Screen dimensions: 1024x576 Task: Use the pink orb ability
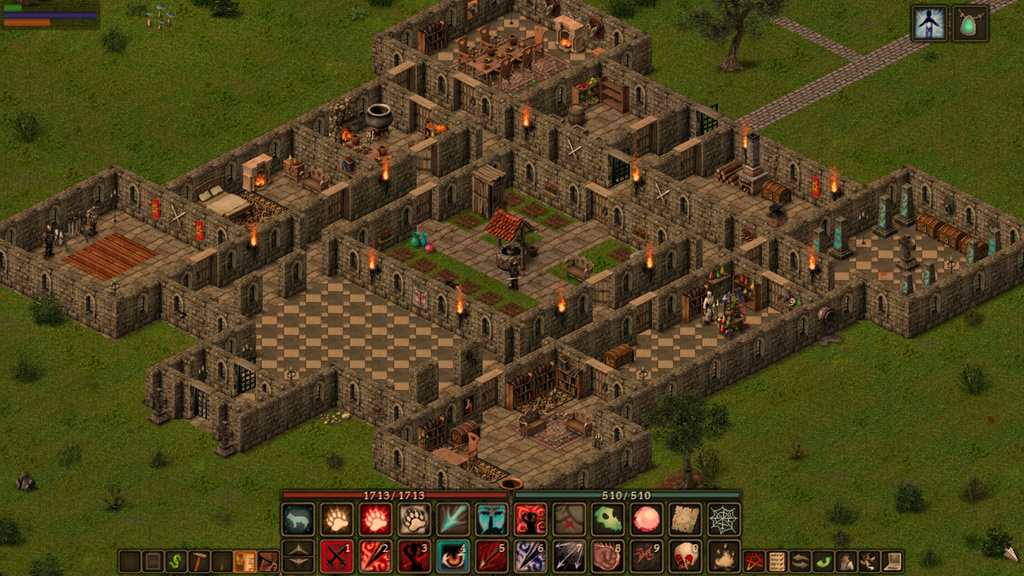pyautogui.click(x=646, y=519)
